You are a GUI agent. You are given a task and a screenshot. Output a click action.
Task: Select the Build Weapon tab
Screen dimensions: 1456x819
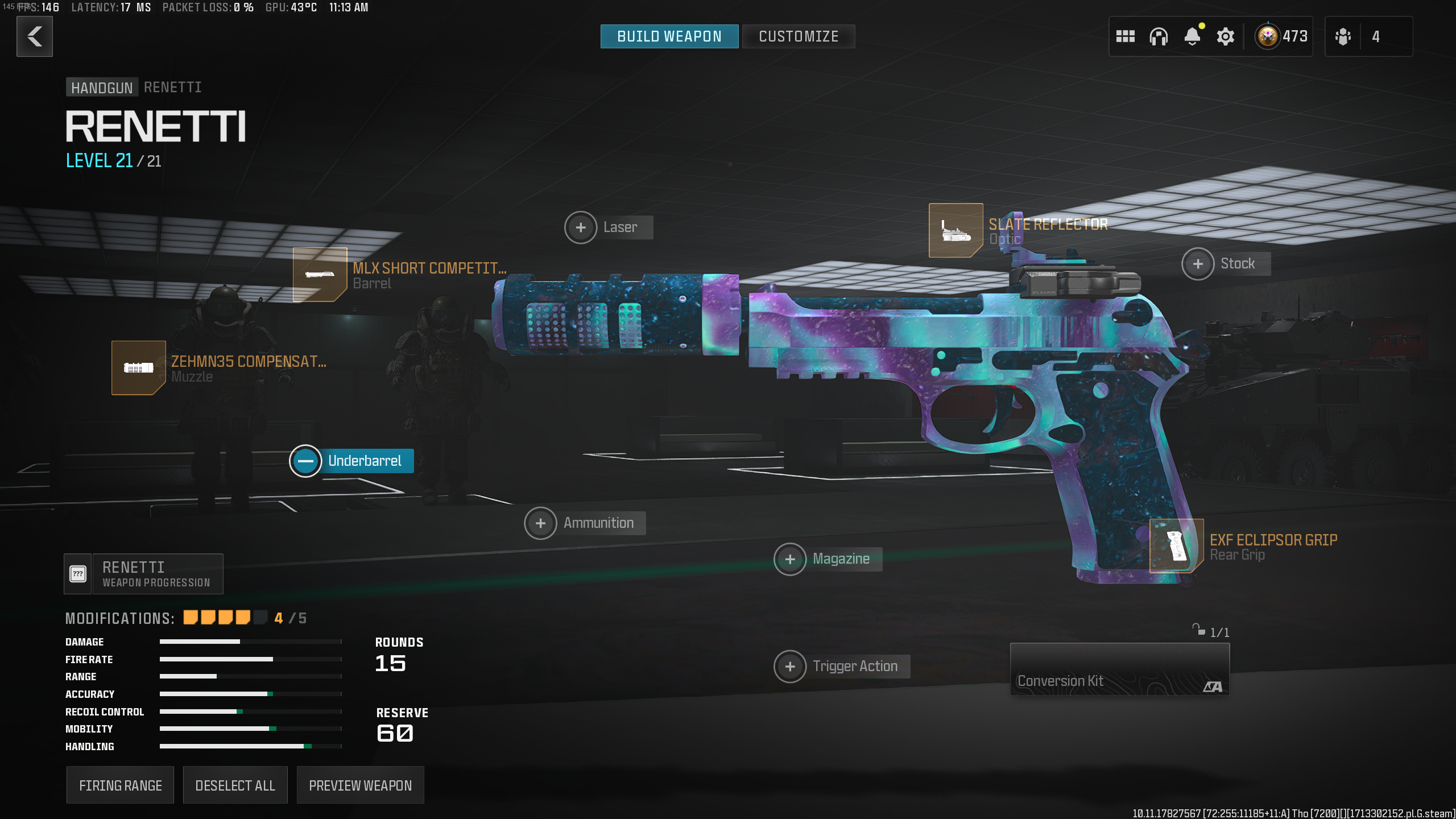(x=669, y=36)
